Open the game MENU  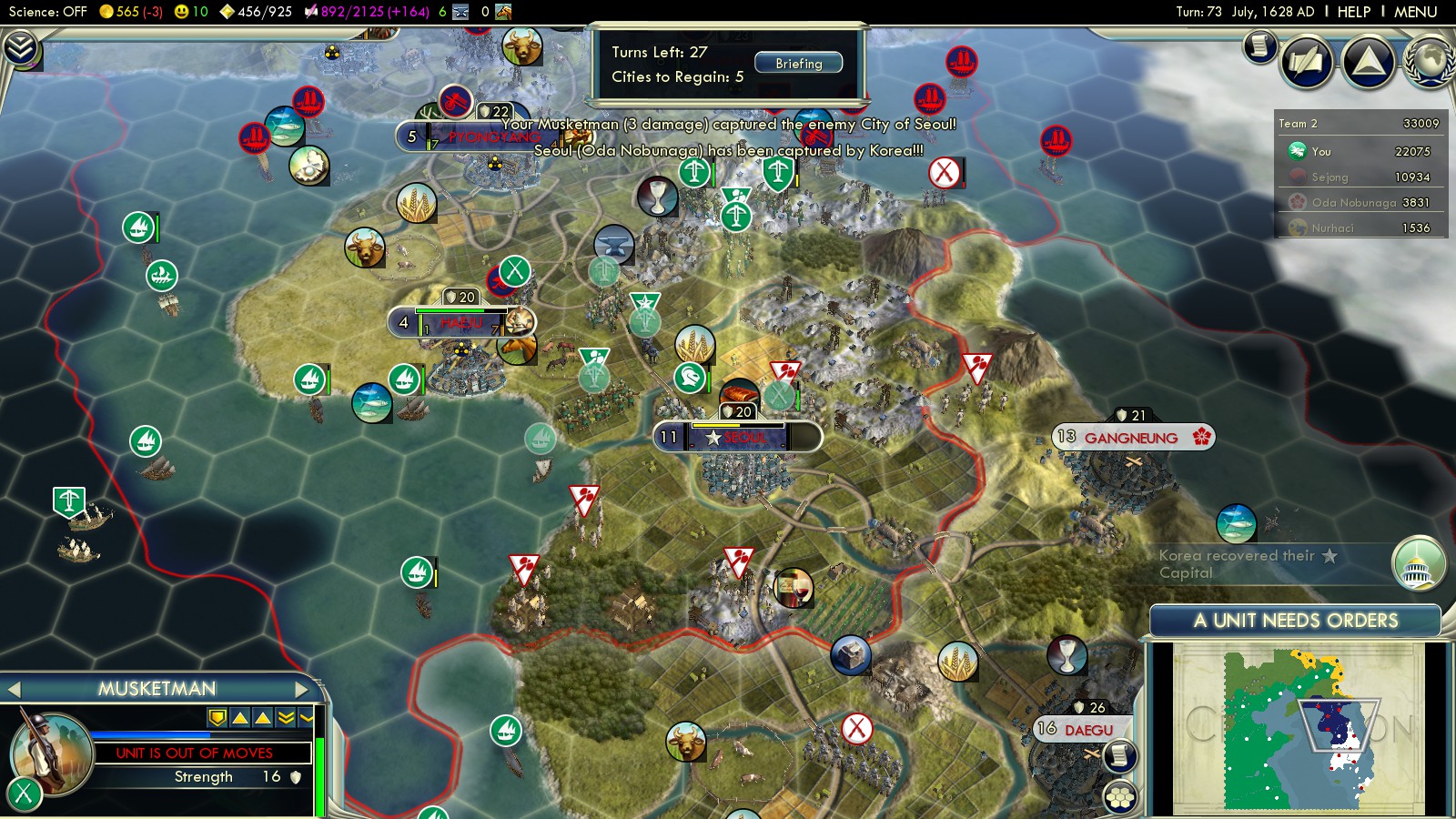[1415, 12]
